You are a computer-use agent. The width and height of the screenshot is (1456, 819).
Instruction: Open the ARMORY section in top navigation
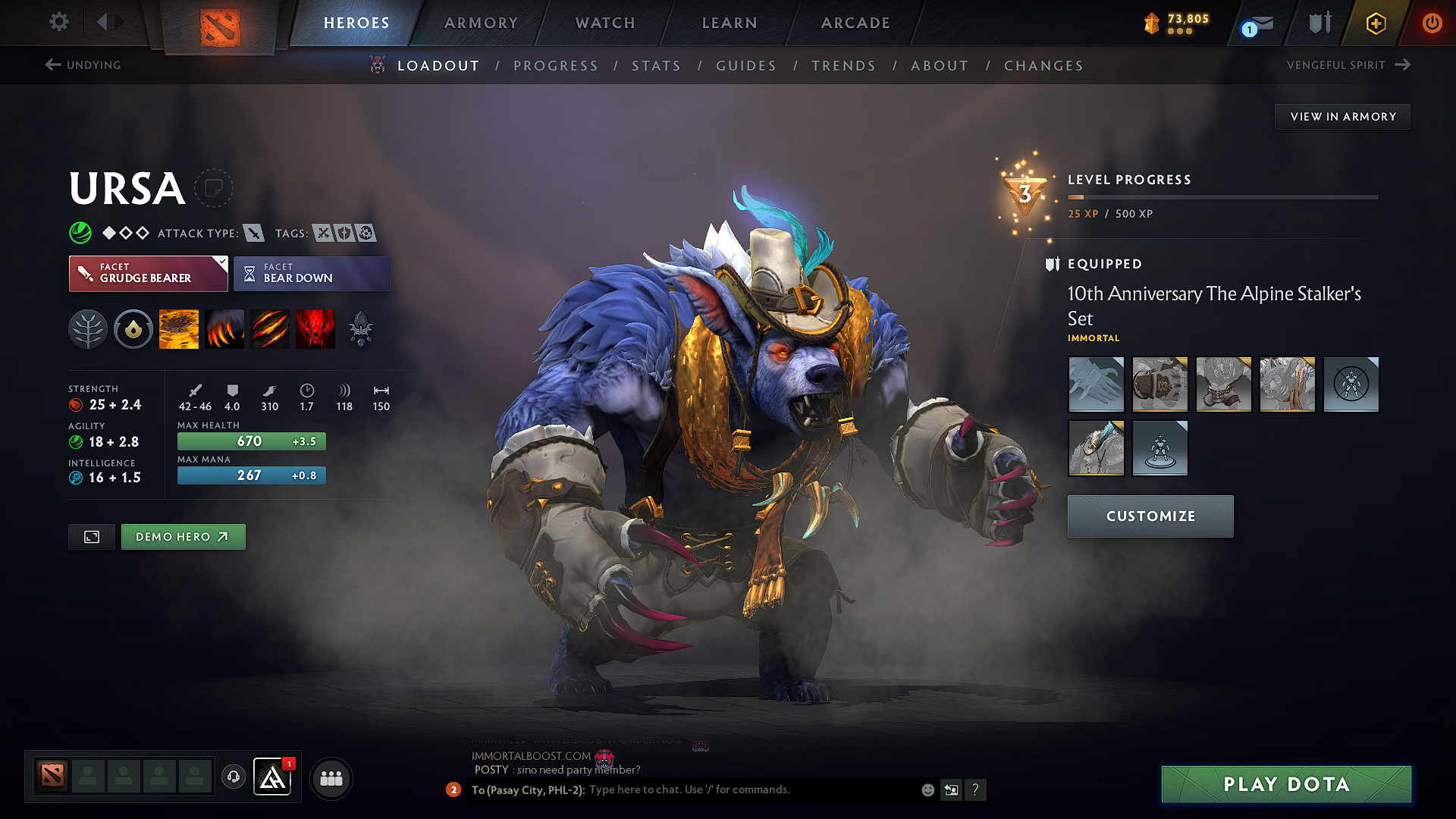481,23
